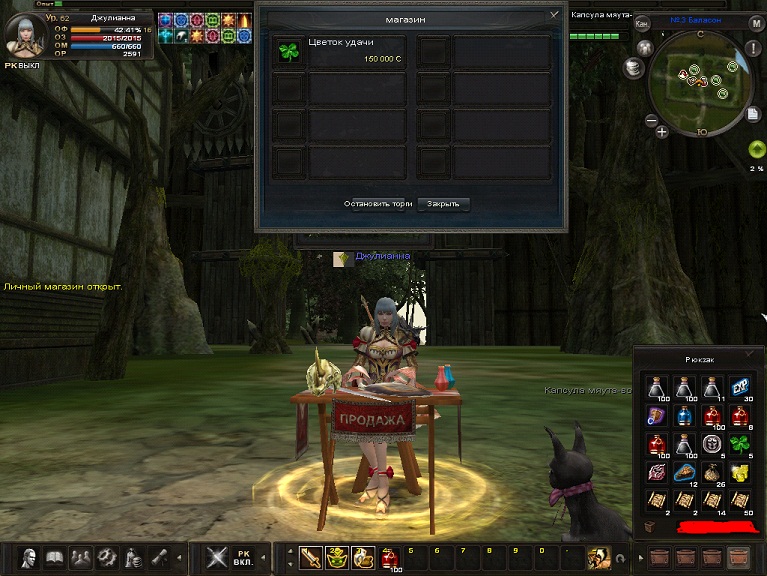Zoom in the minimap with the plus button
Image resolution: width=767 pixels, height=576 pixels.
pyautogui.click(x=662, y=131)
